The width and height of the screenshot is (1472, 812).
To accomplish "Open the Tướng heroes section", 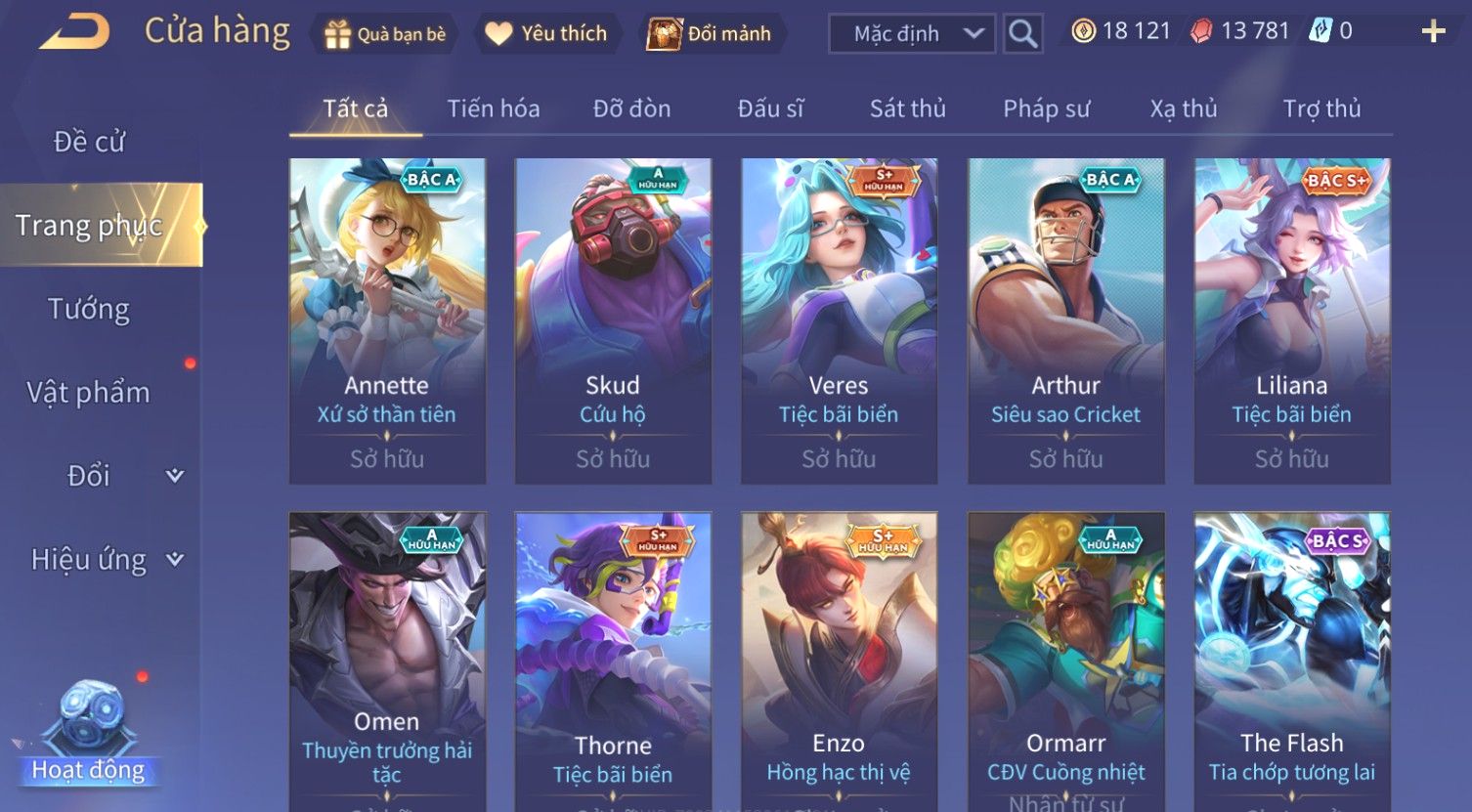I will [x=89, y=309].
